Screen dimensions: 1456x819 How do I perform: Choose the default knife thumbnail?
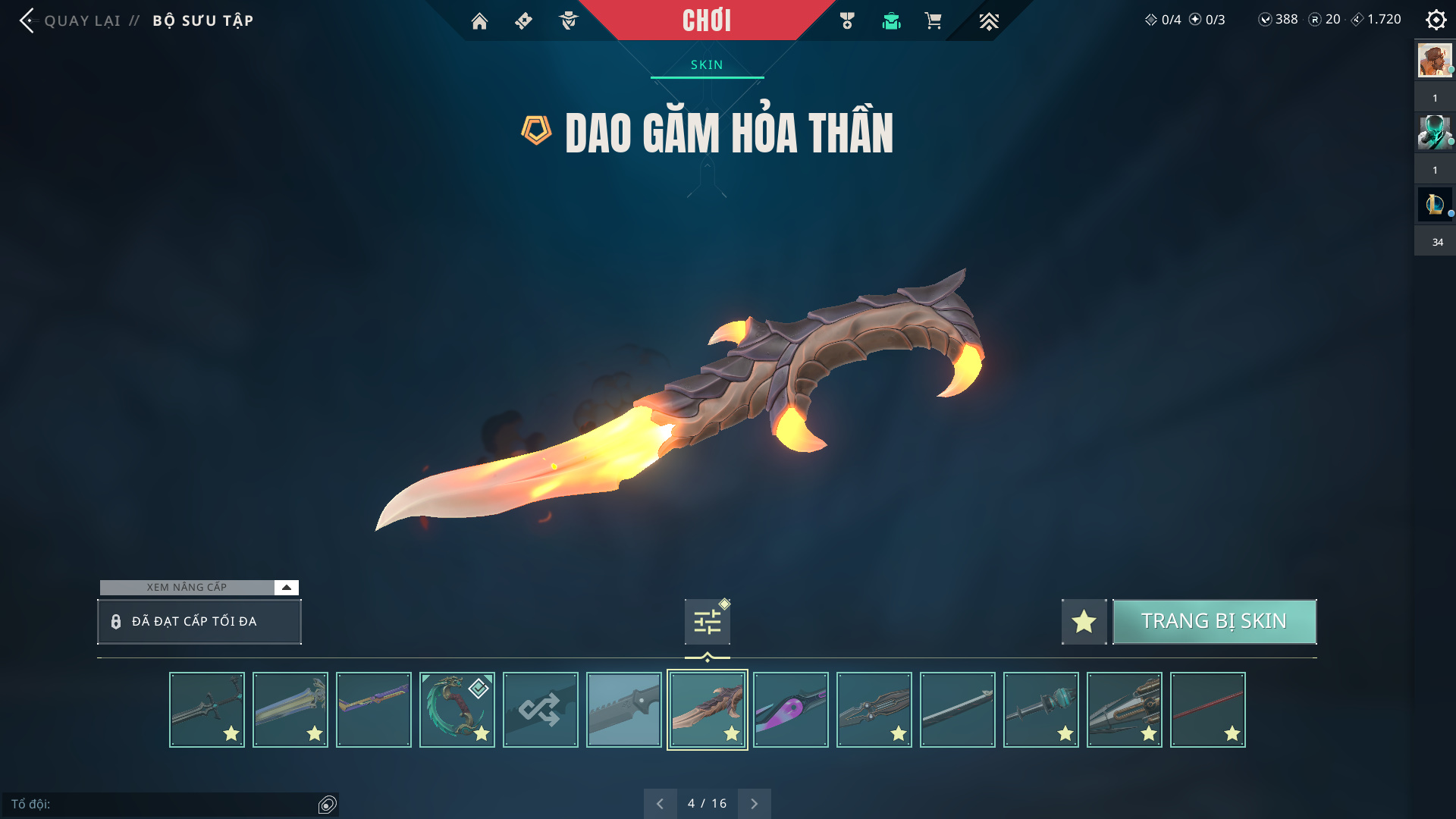(623, 710)
